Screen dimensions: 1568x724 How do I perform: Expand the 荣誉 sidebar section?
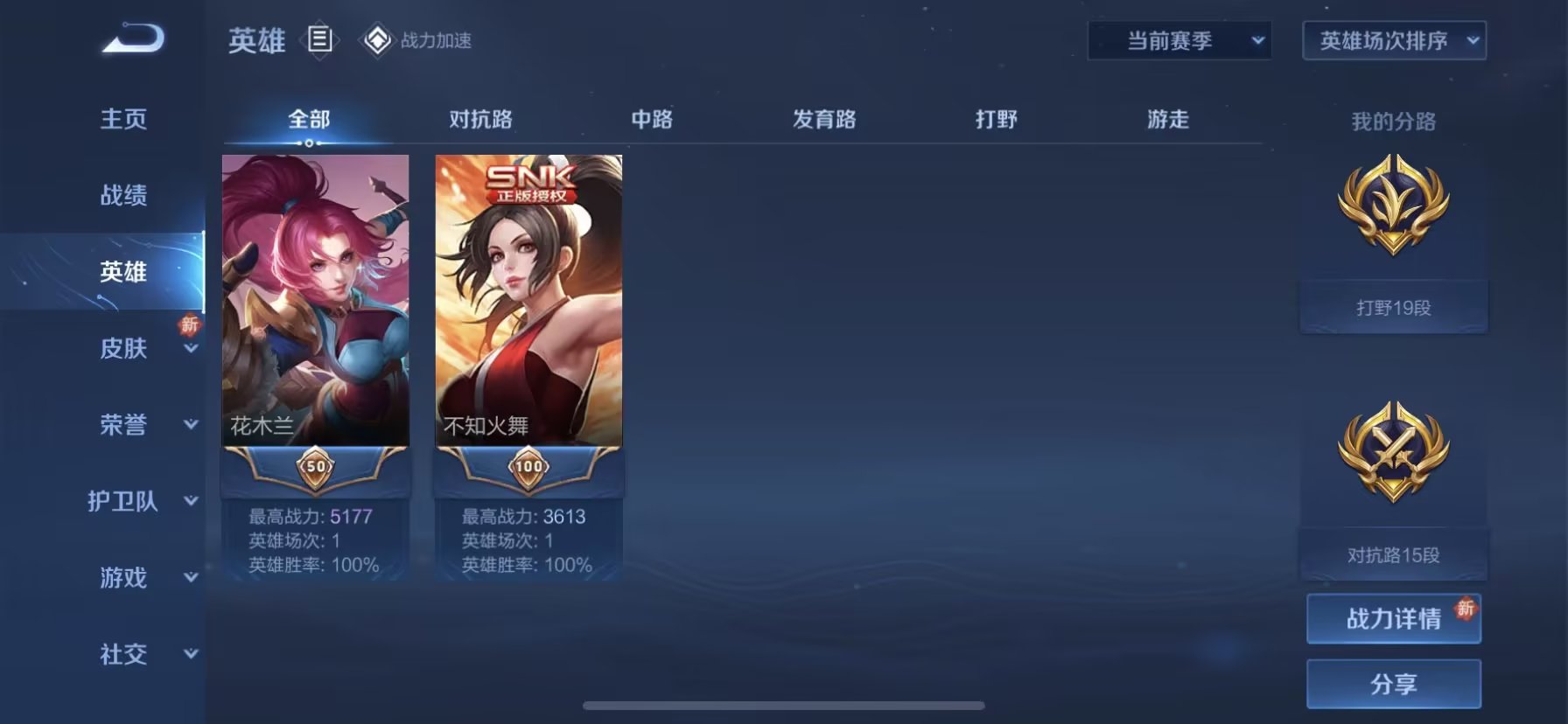pos(122,423)
